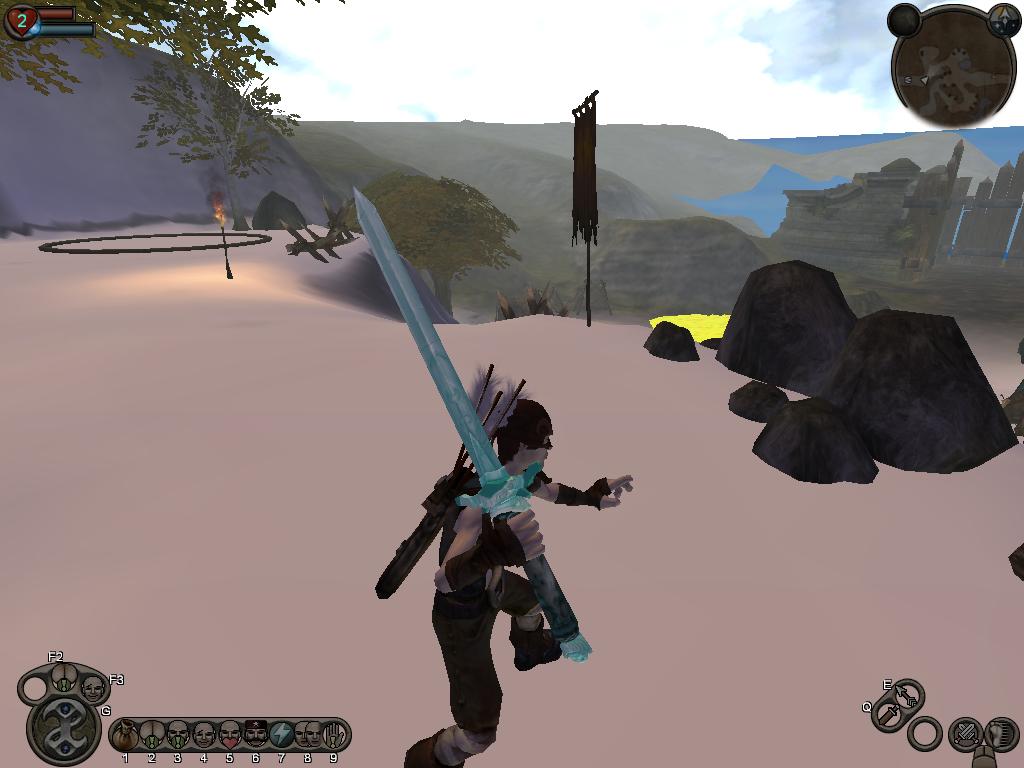Equip the melee sword weapon icon

pyautogui.click(x=888, y=715)
